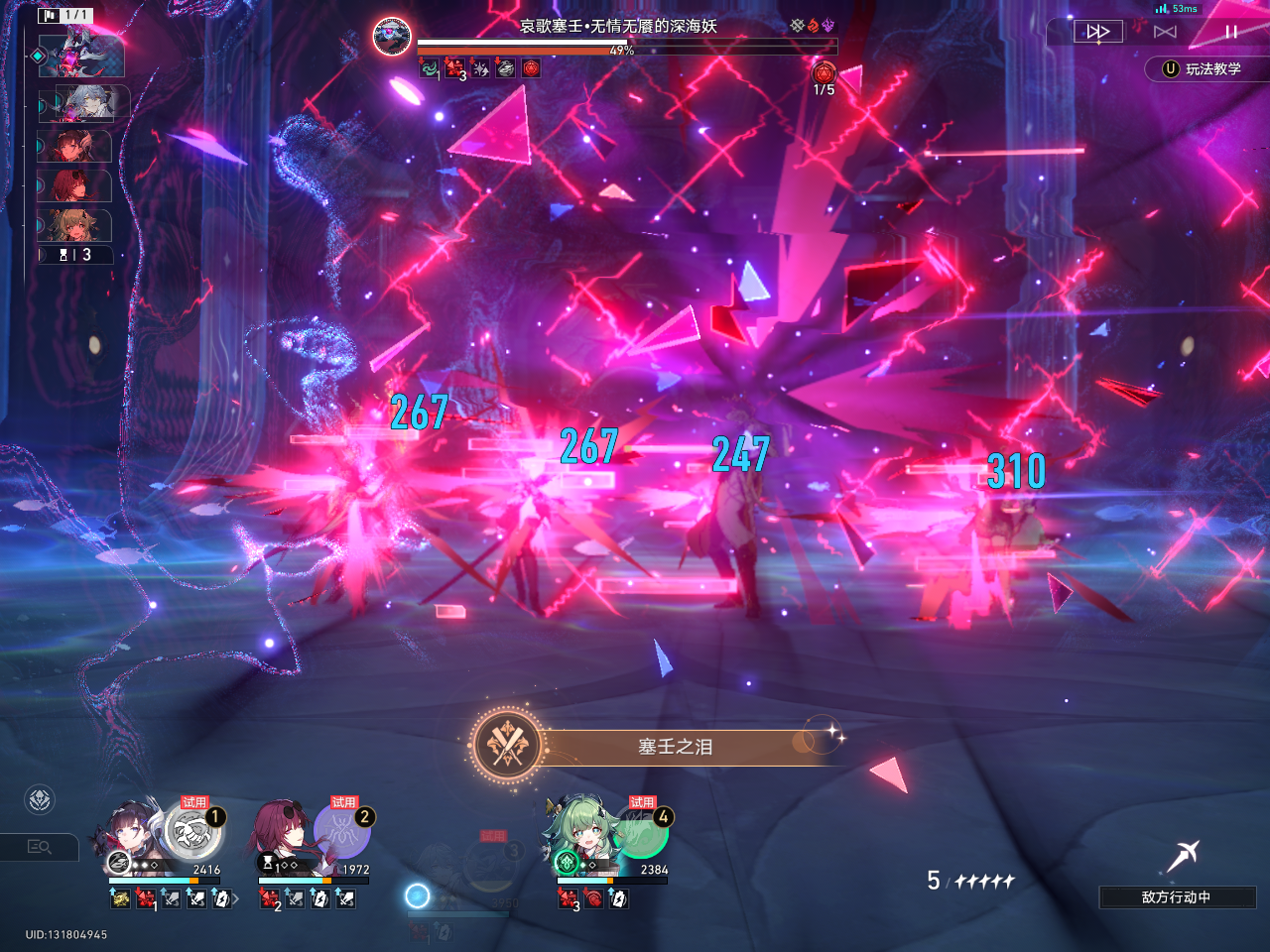Select the green-haired character in the turn order
Image resolution: width=1270 pixels, height=952 pixels.
pyautogui.click(x=74, y=226)
